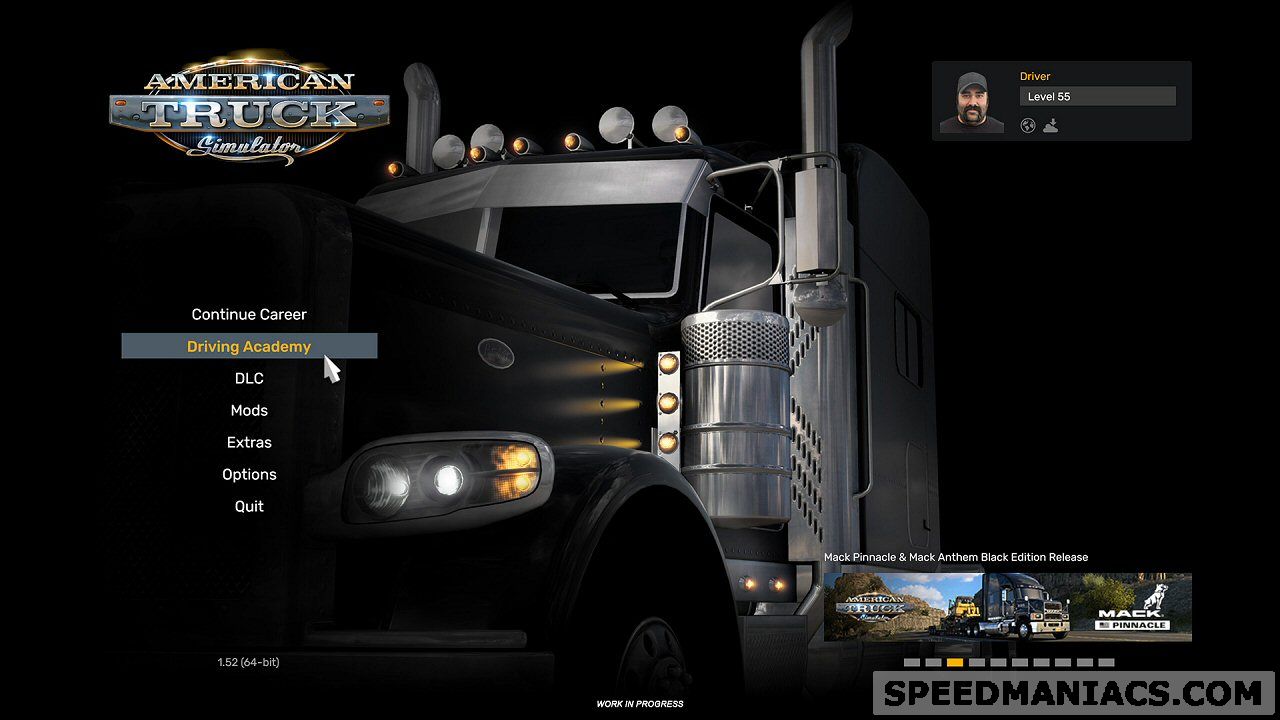Click the cloud download icon in profile panel
Viewport: 1280px width, 720px height.
pos(1050,126)
